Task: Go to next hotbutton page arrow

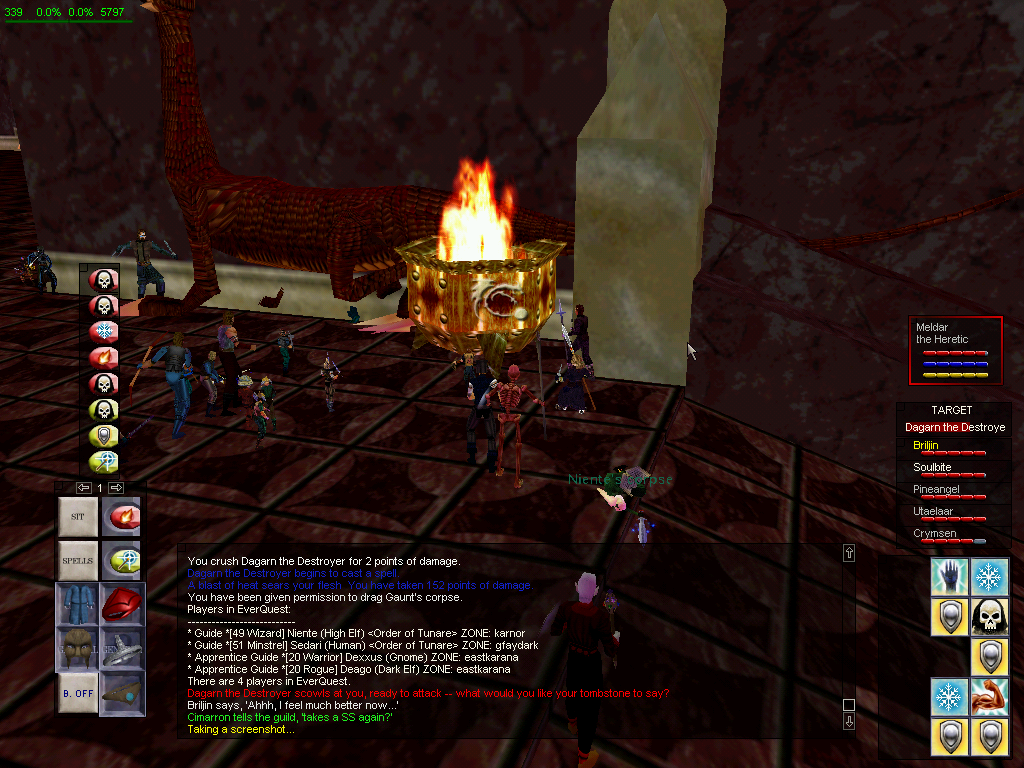Action: pos(116,487)
